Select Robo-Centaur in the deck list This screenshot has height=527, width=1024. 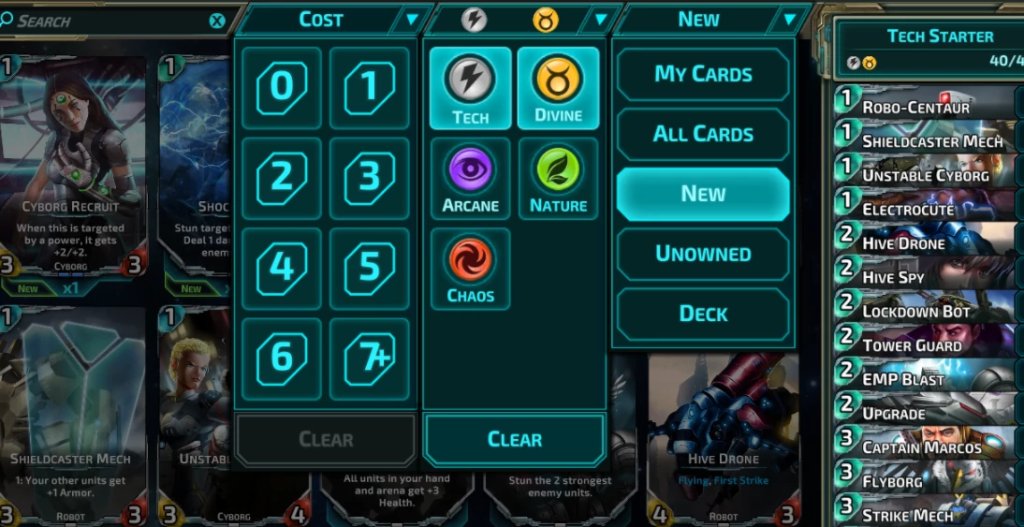coord(925,106)
